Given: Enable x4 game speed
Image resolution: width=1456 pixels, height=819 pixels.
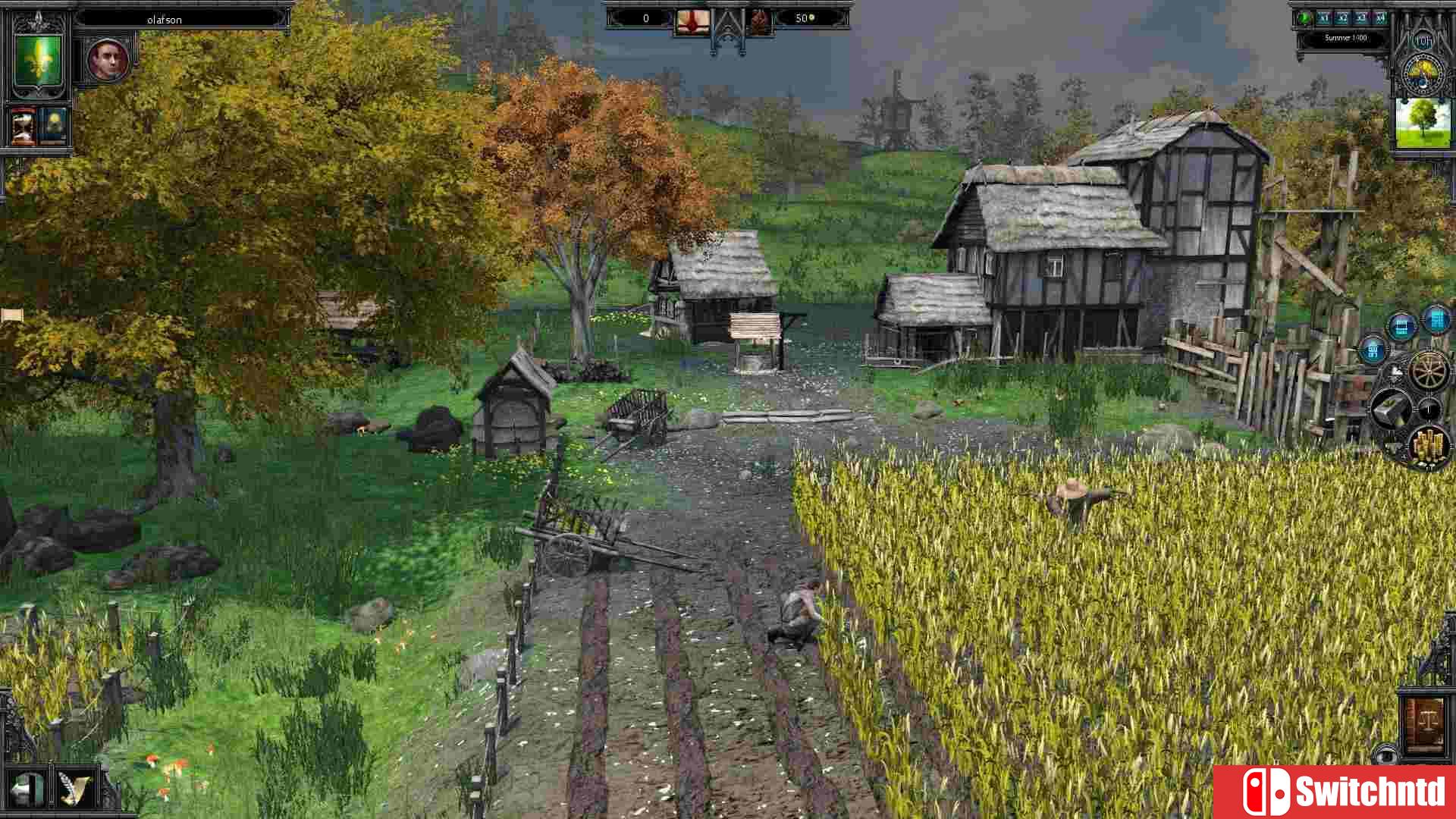Looking at the screenshot, I should click(x=1381, y=18).
